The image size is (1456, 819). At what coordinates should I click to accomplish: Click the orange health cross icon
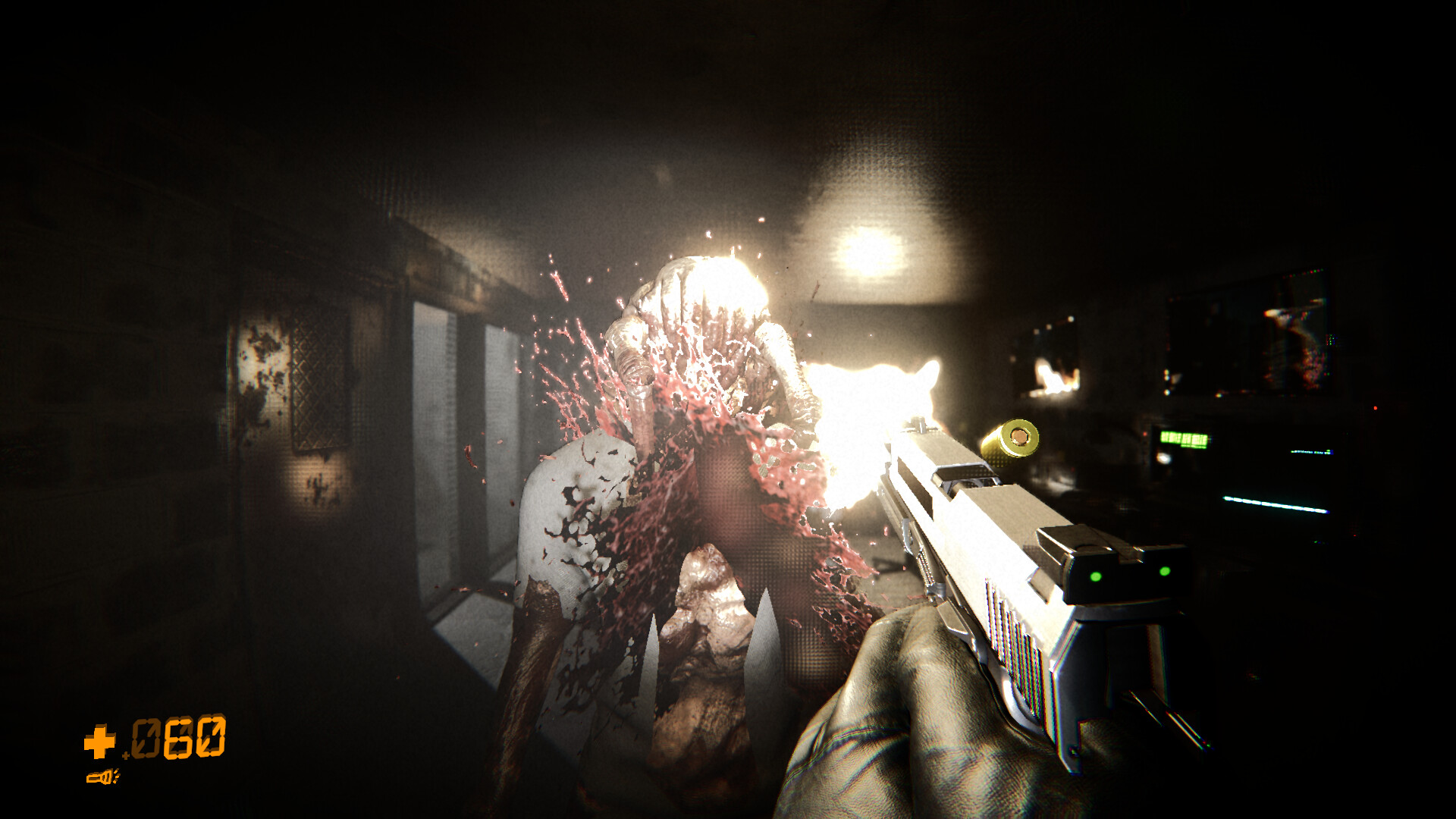[x=99, y=742]
